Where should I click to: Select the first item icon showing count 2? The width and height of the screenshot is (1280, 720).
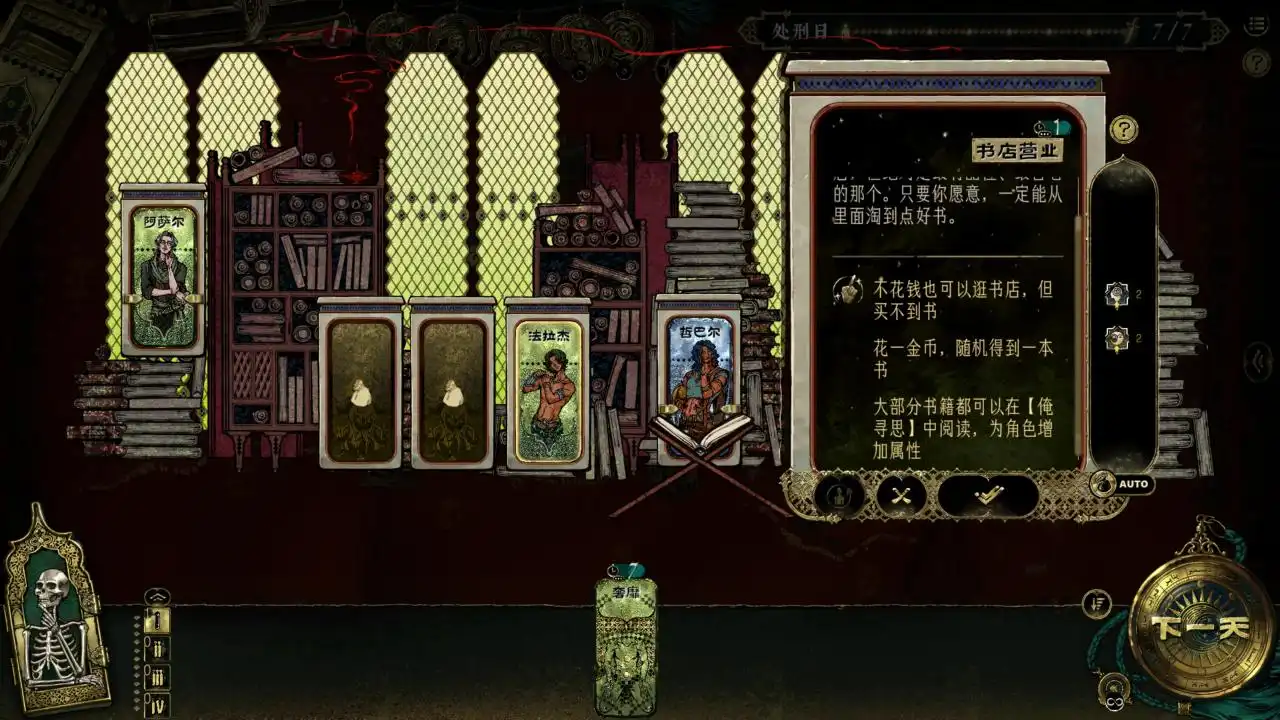coord(1115,294)
